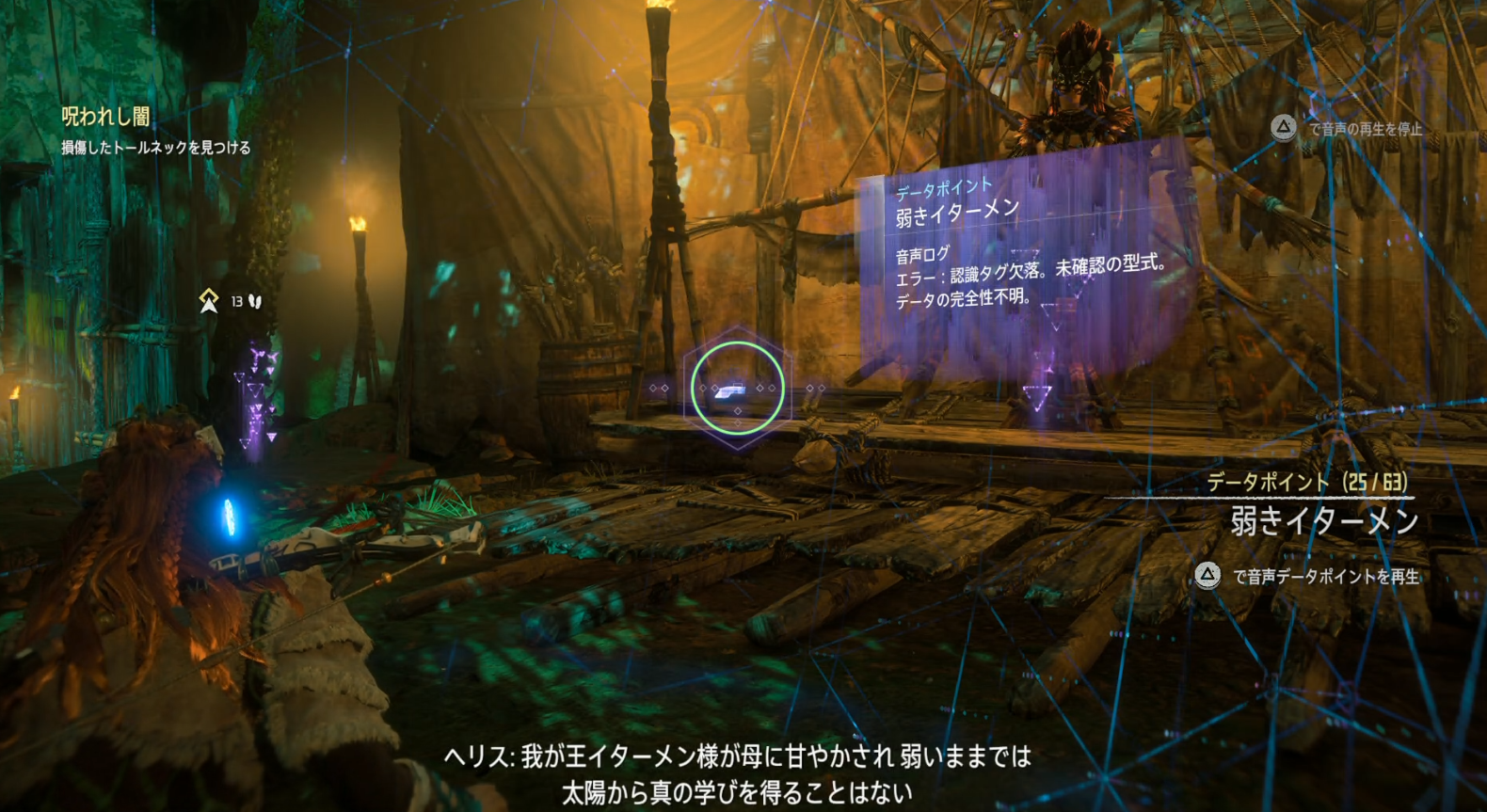Click the 25/63 datapoint progress counter

(x=1372, y=480)
